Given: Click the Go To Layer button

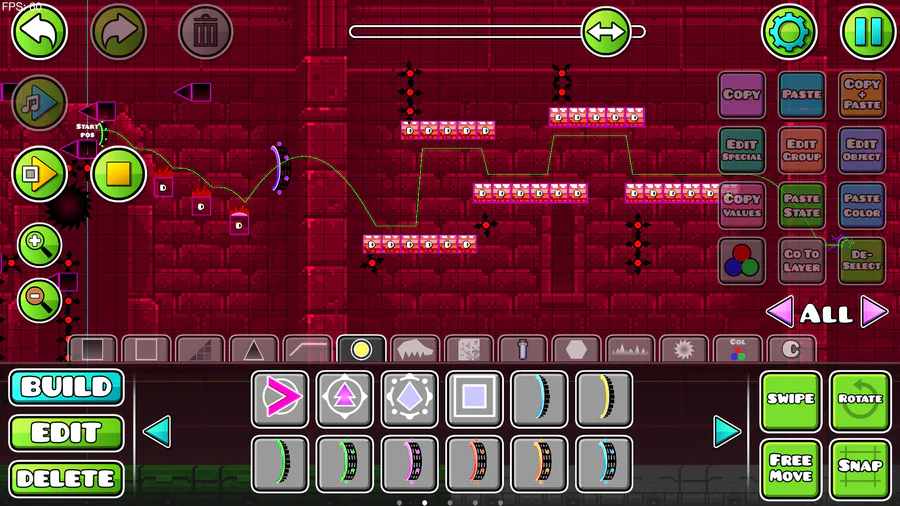Looking at the screenshot, I should tap(801, 261).
